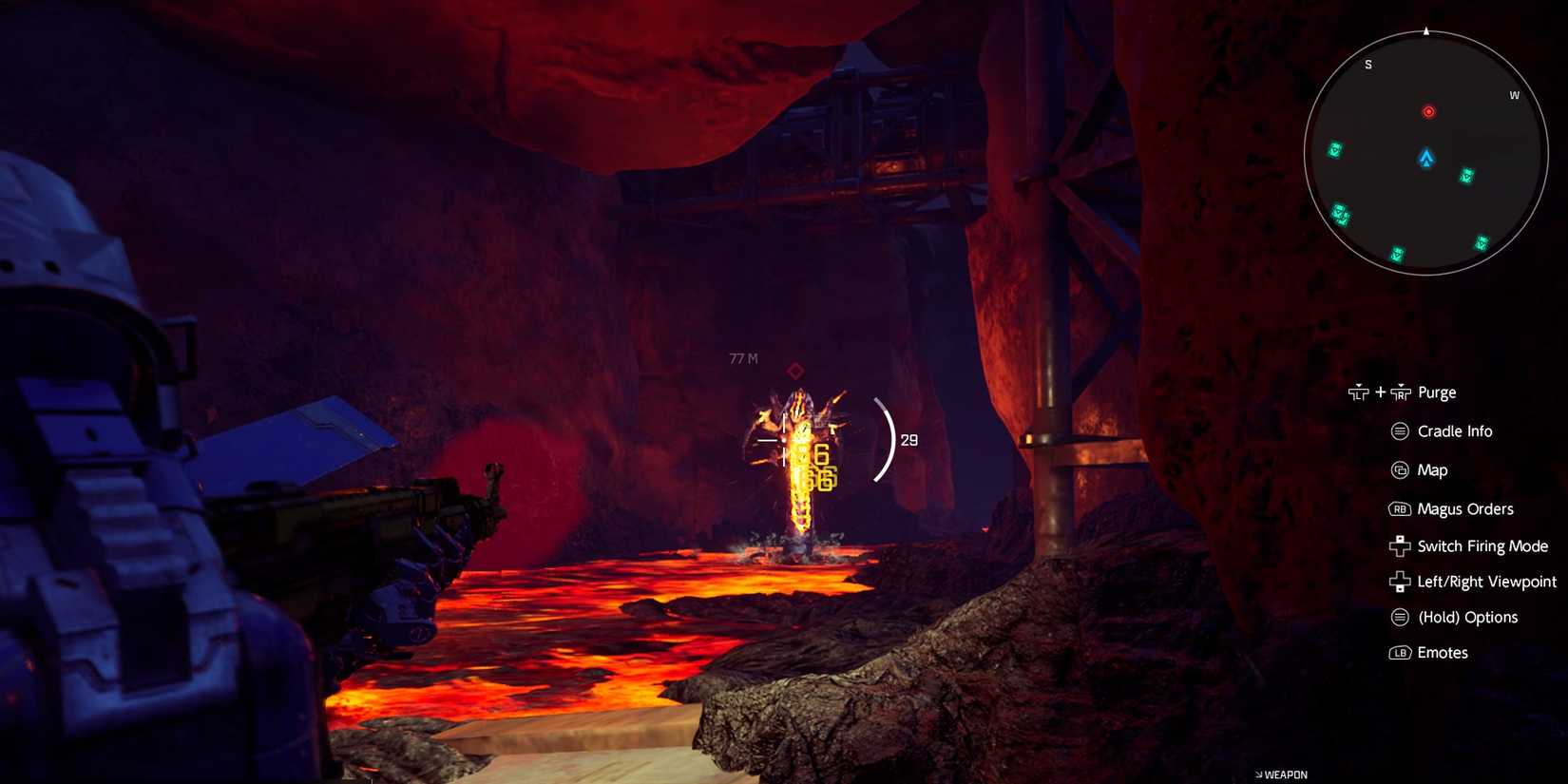Click the Magus Orders label
This screenshot has height=784, width=1568.
click(x=1465, y=508)
